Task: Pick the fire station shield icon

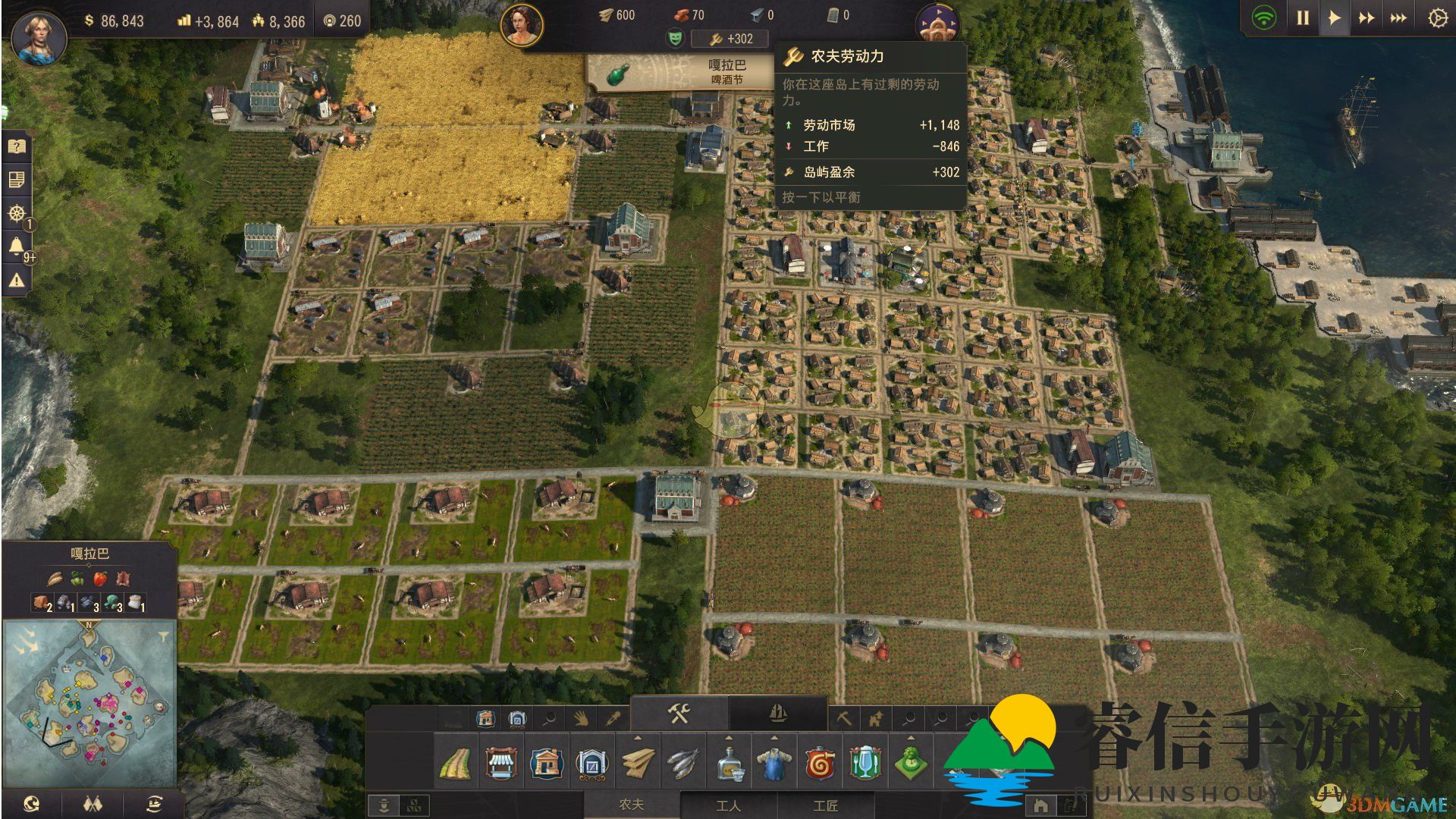Action: coord(820,763)
